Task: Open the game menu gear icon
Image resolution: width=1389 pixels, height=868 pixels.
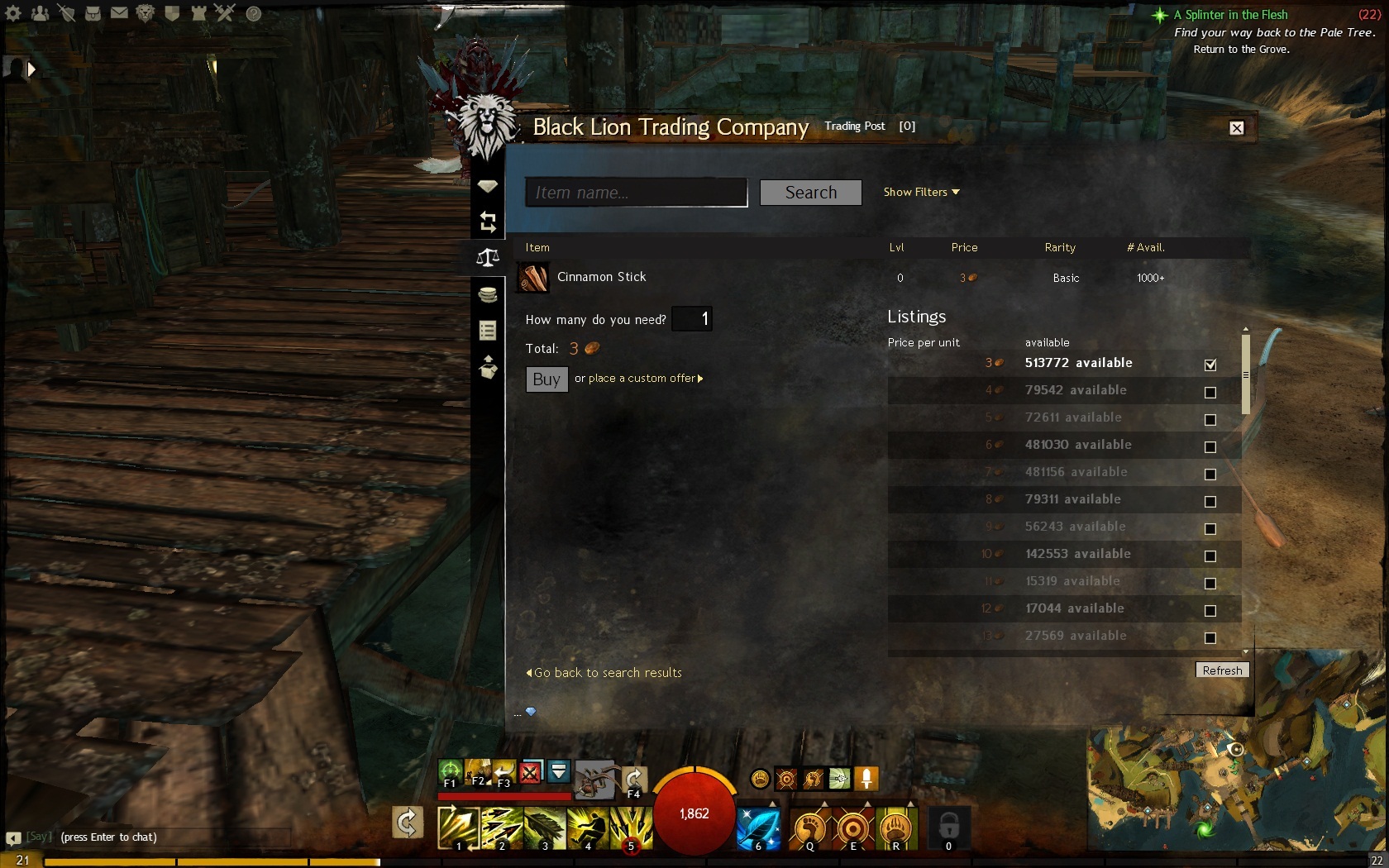Action: (x=14, y=13)
